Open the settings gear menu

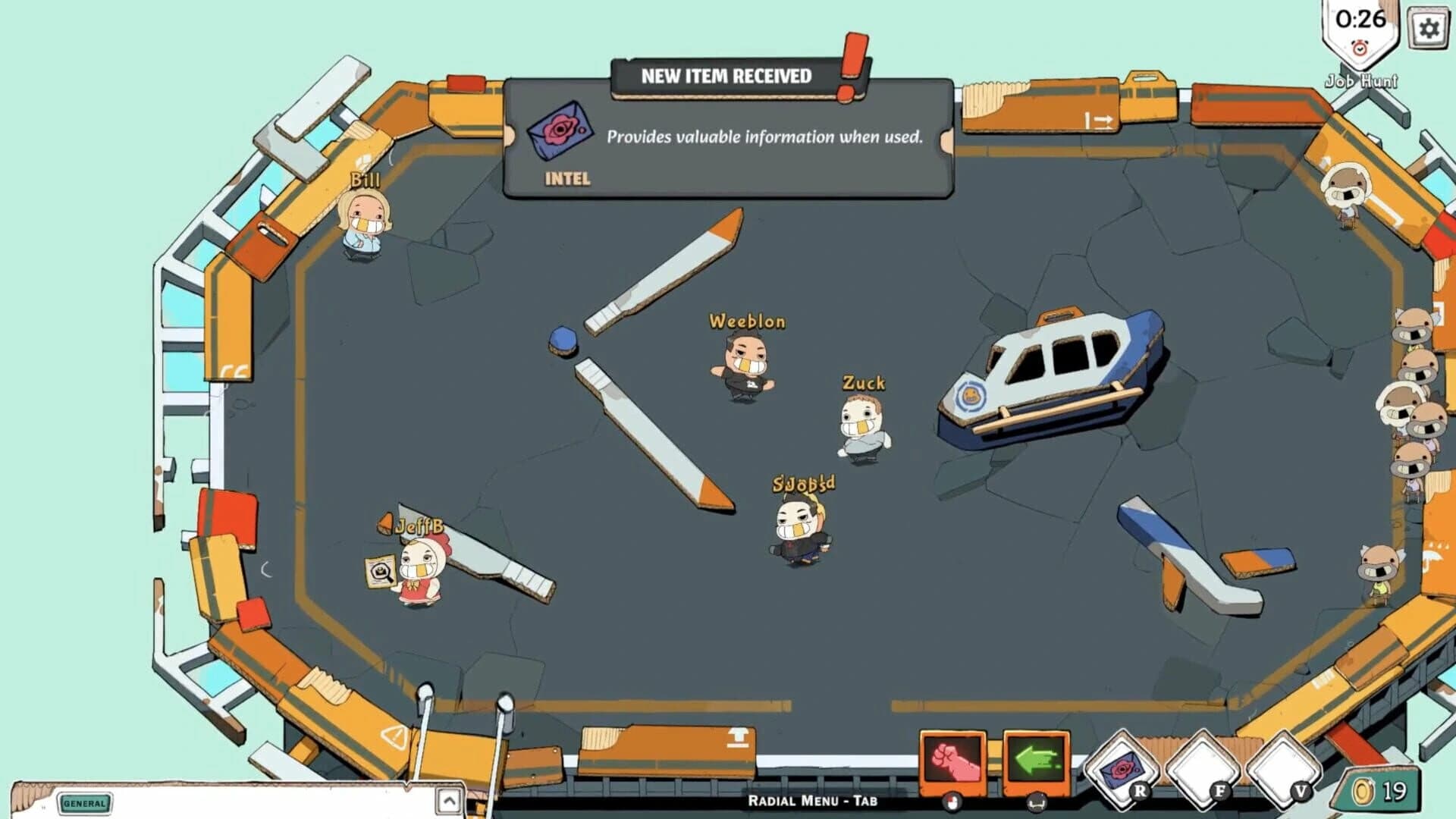pyautogui.click(x=1429, y=27)
